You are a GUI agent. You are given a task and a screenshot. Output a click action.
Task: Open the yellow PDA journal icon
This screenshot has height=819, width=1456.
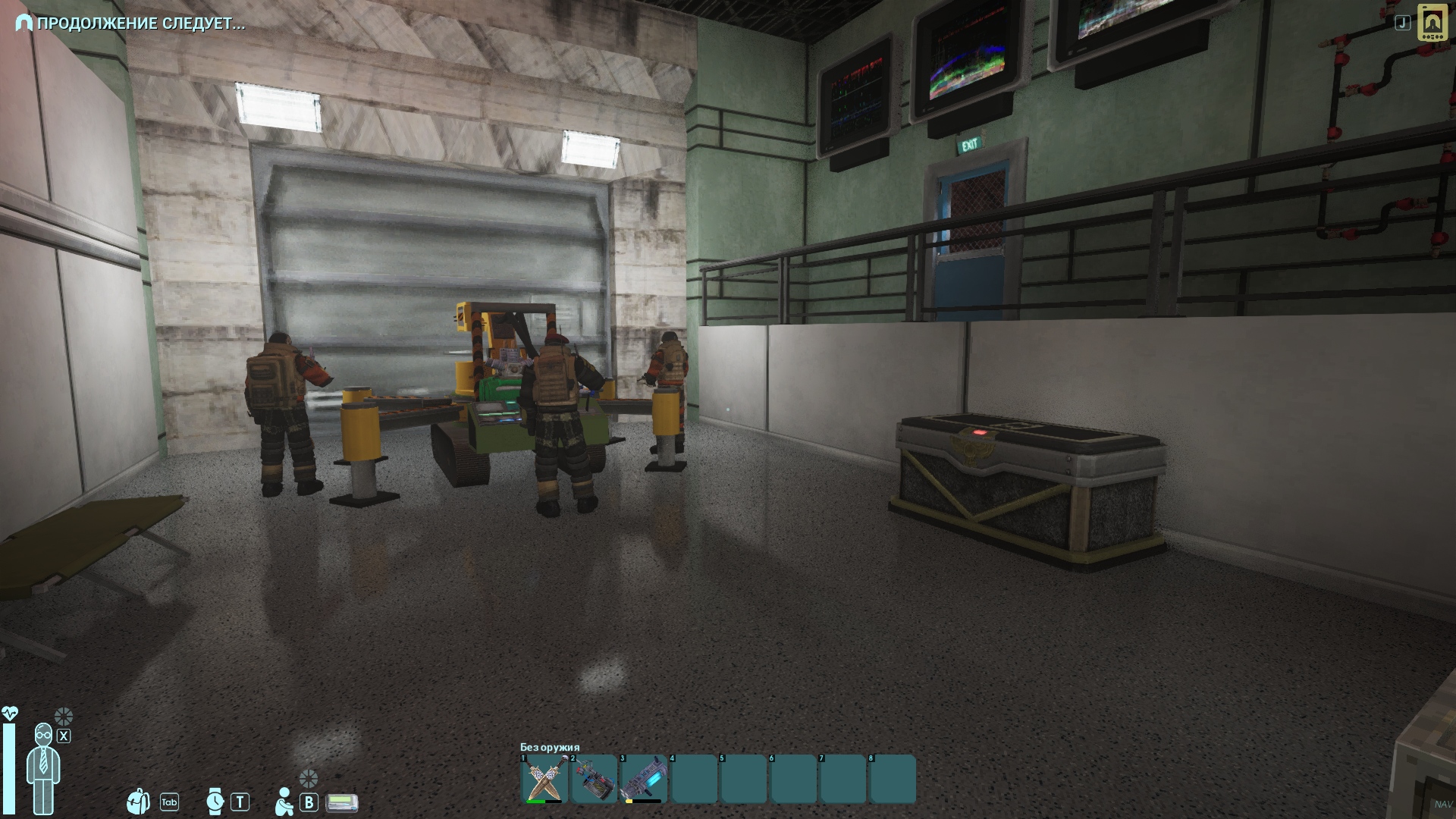(1432, 23)
